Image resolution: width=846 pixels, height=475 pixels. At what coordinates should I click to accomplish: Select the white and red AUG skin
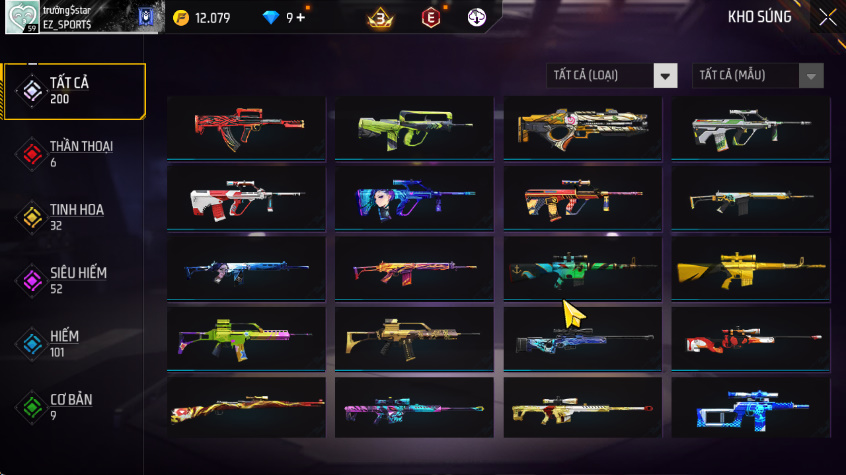coord(246,198)
